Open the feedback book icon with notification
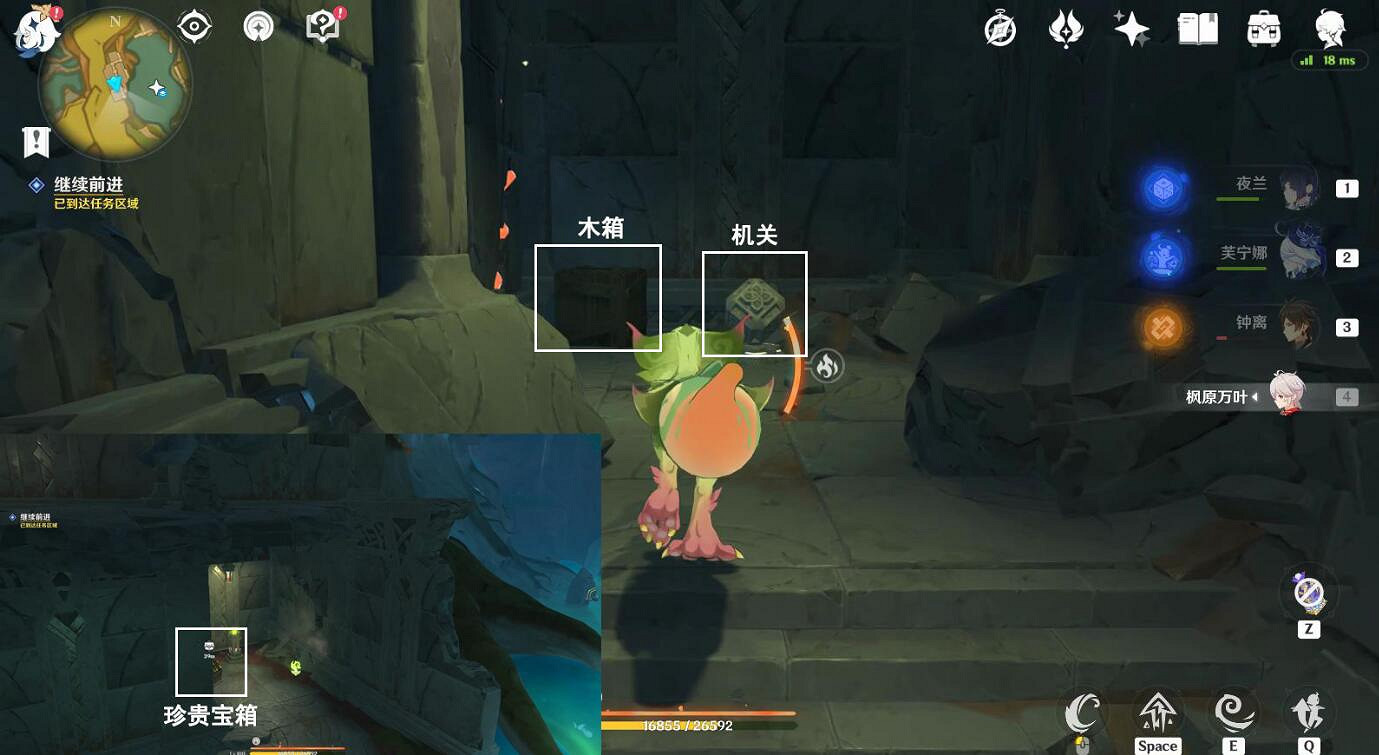 tap(321, 26)
